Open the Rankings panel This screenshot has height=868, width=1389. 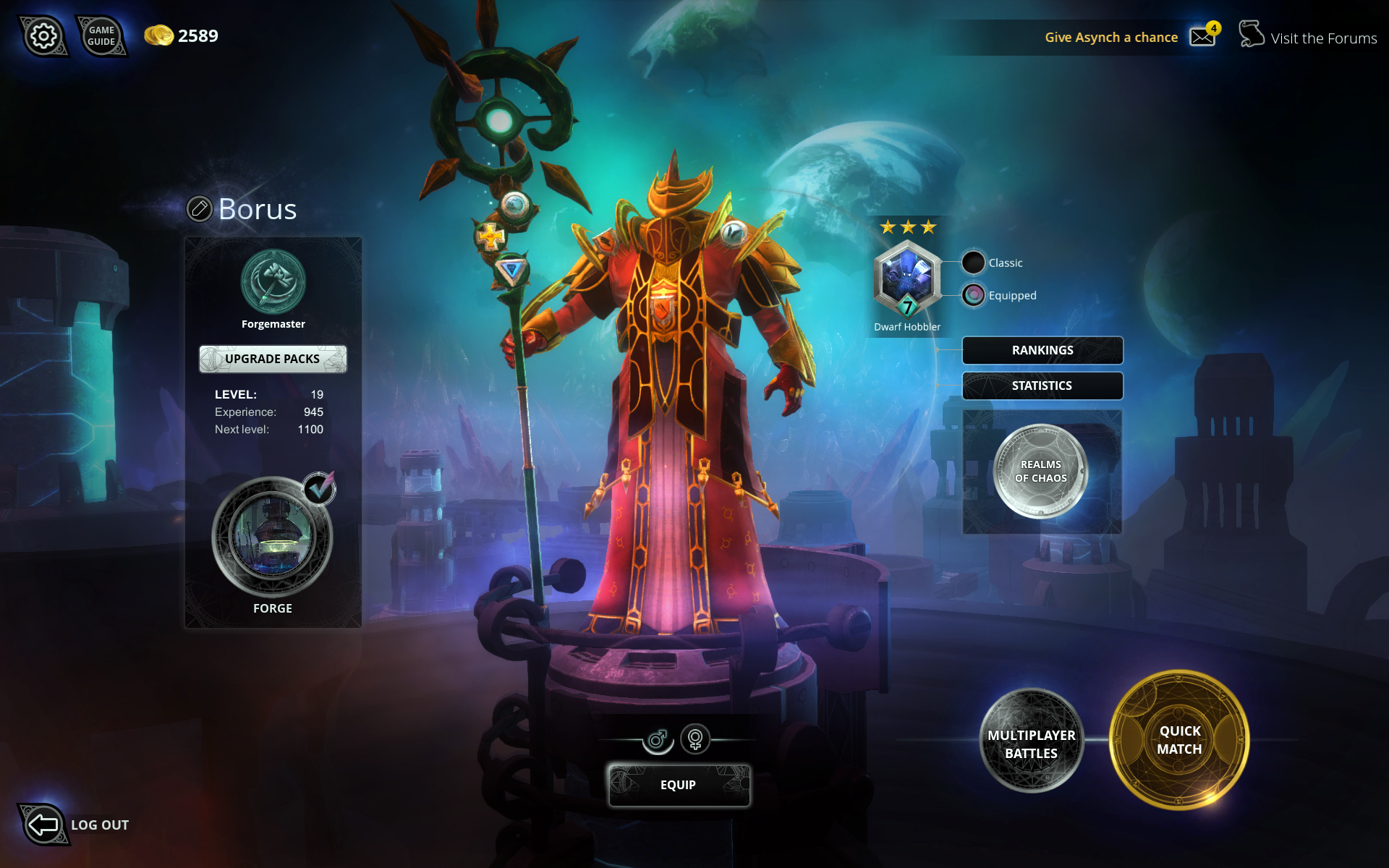[1042, 350]
